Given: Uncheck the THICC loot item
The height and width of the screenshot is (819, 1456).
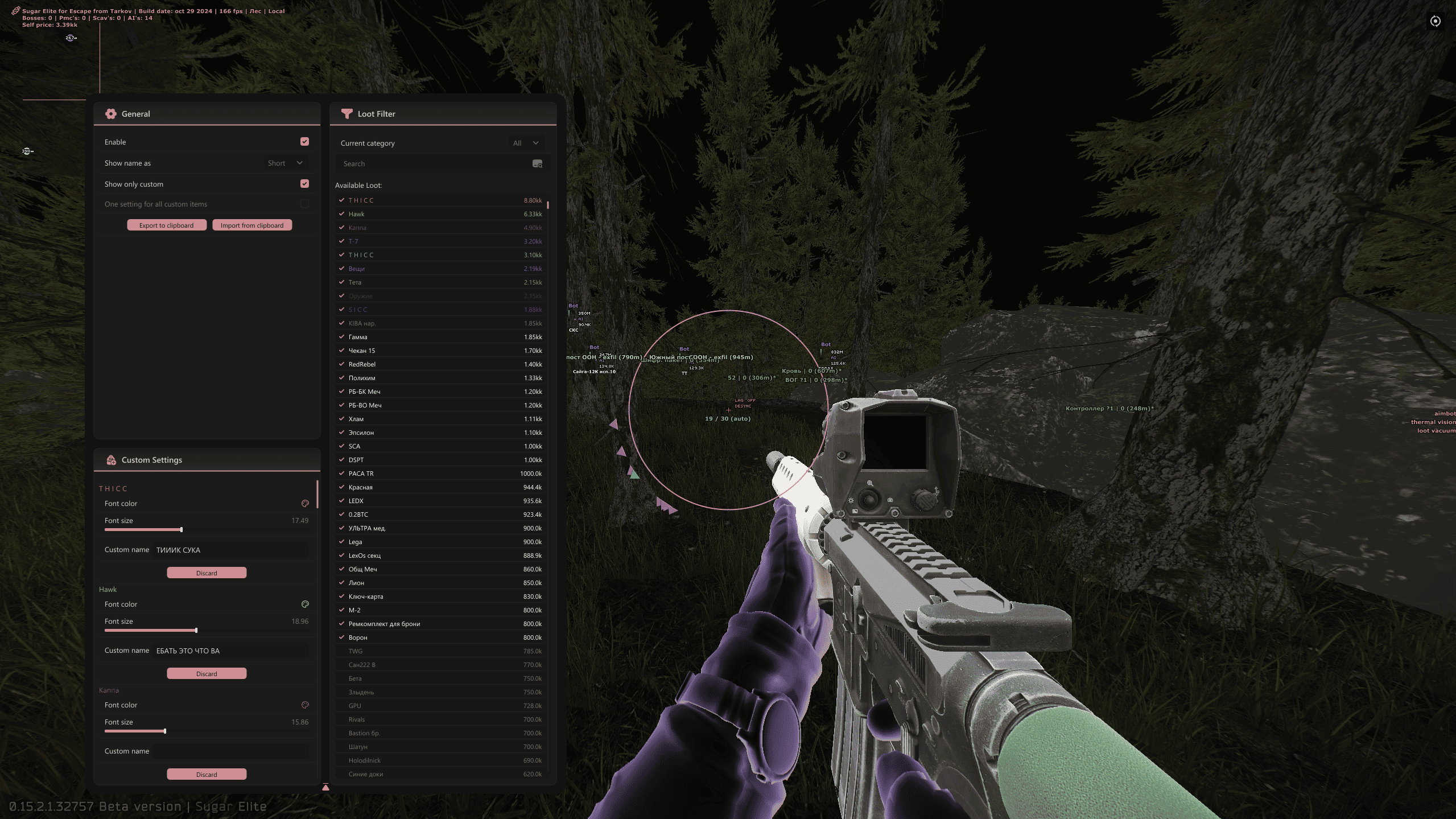Looking at the screenshot, I should (341, 200).
